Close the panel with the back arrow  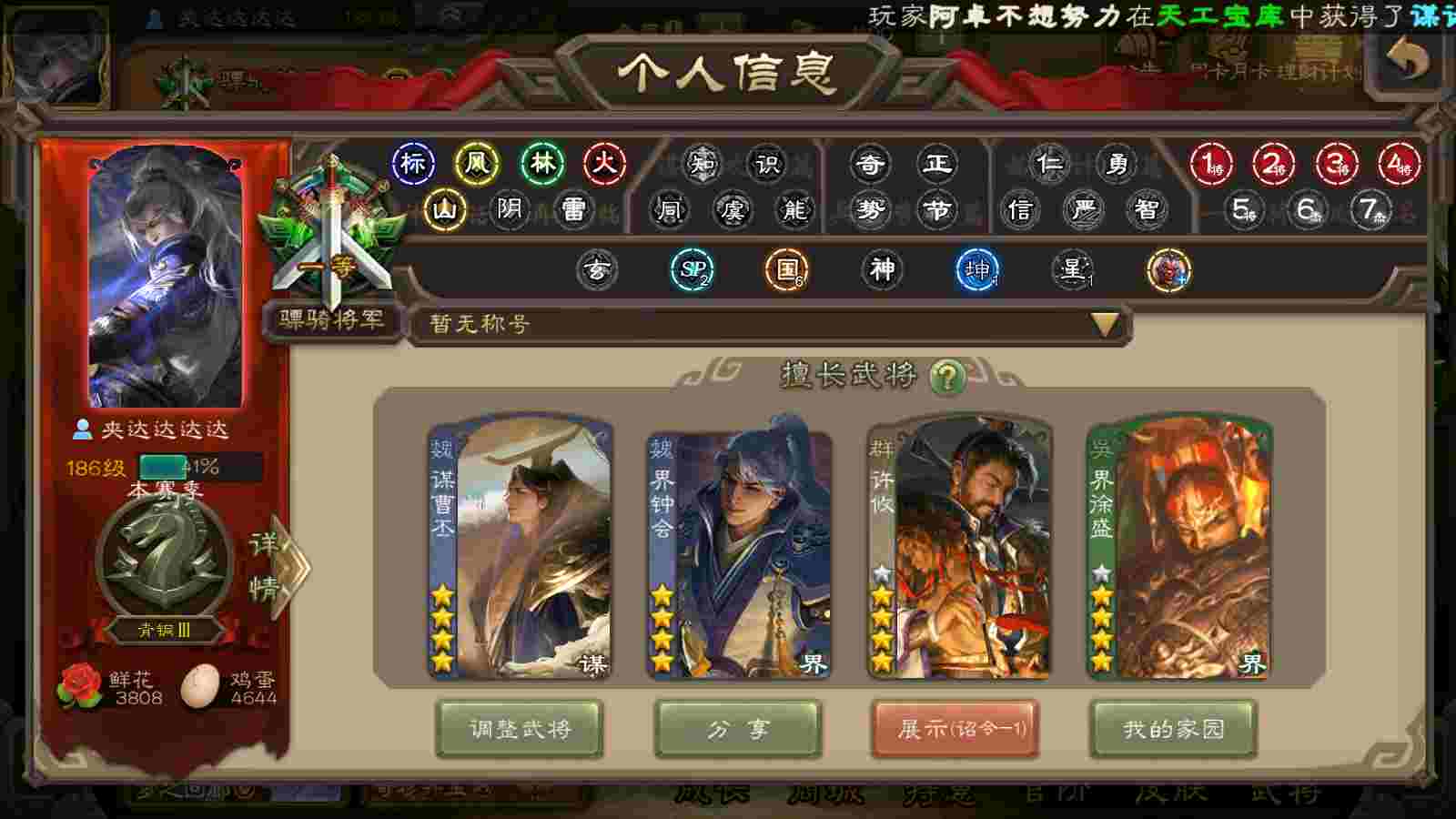click(x=1407, y=60)
